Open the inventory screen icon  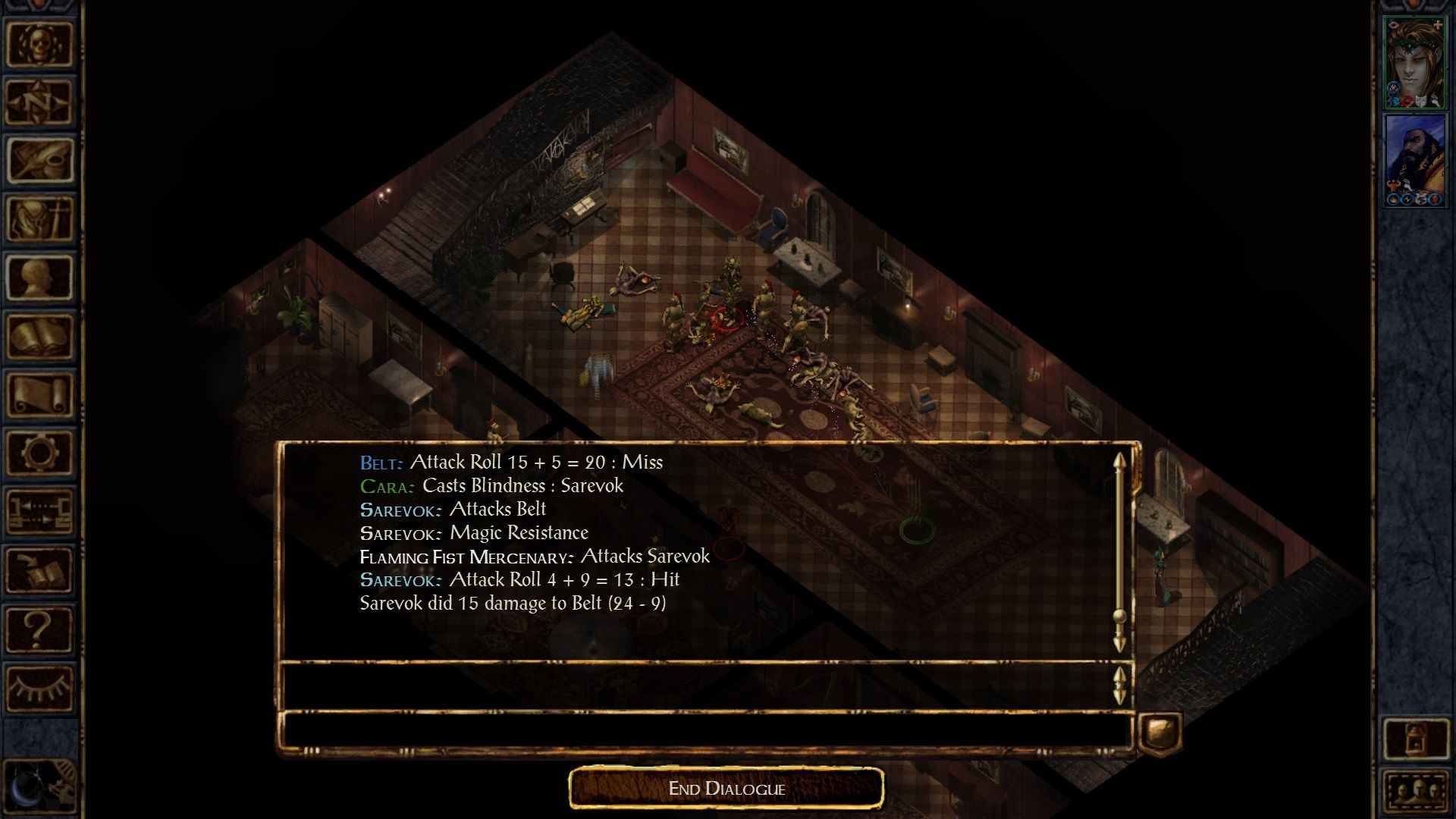pos(39,219)
